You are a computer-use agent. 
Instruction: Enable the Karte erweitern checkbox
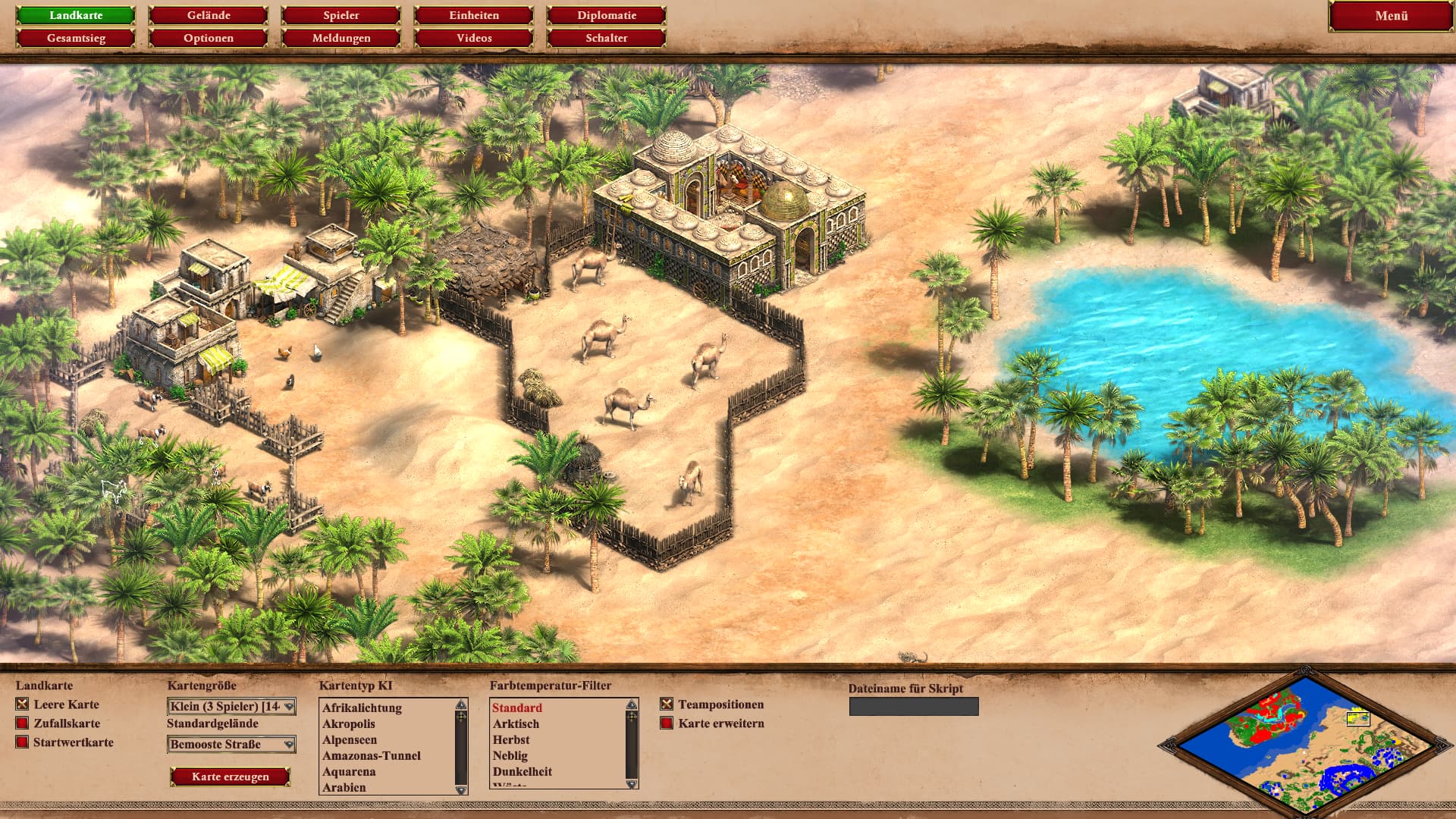click(x=667, y=723)
